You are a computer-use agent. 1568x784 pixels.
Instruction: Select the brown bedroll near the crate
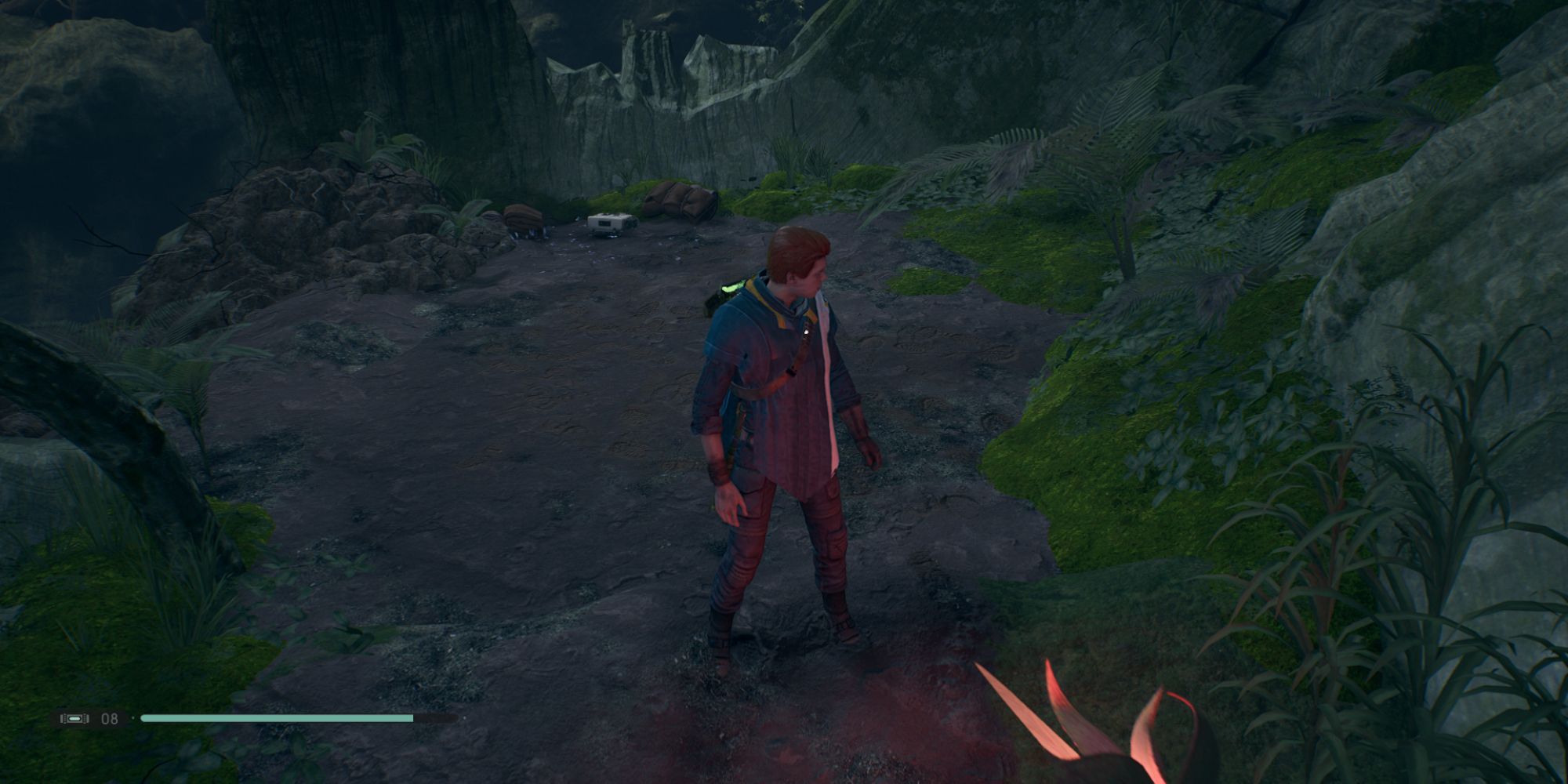681,200
